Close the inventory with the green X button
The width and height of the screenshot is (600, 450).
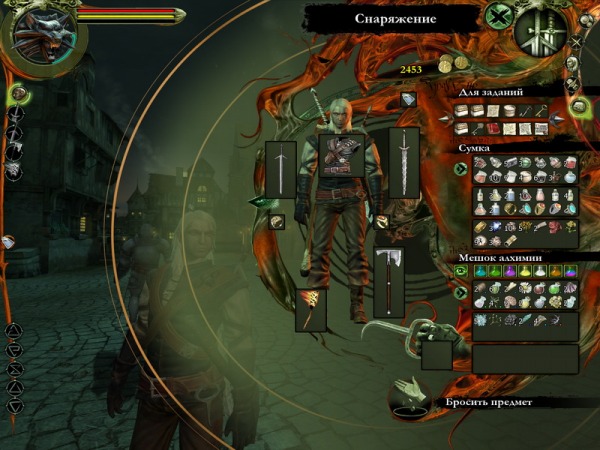click(498, 16)
